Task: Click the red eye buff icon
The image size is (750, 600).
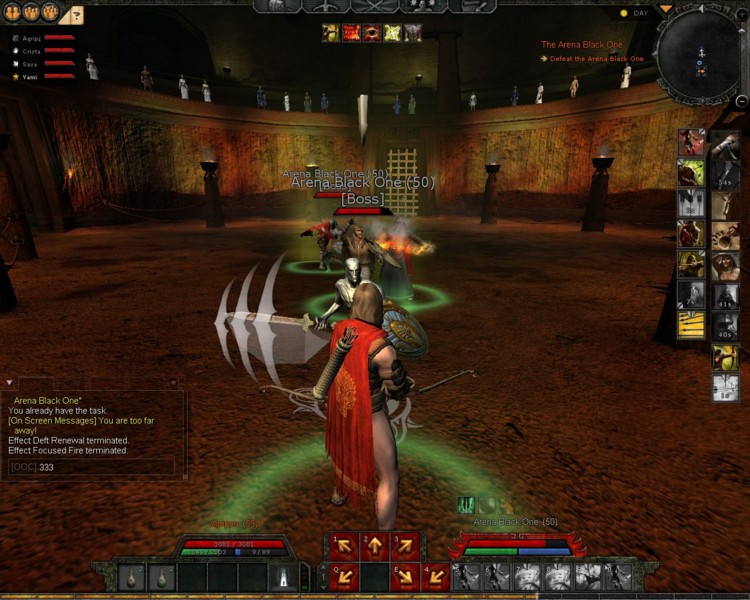Action: point(371,33)
